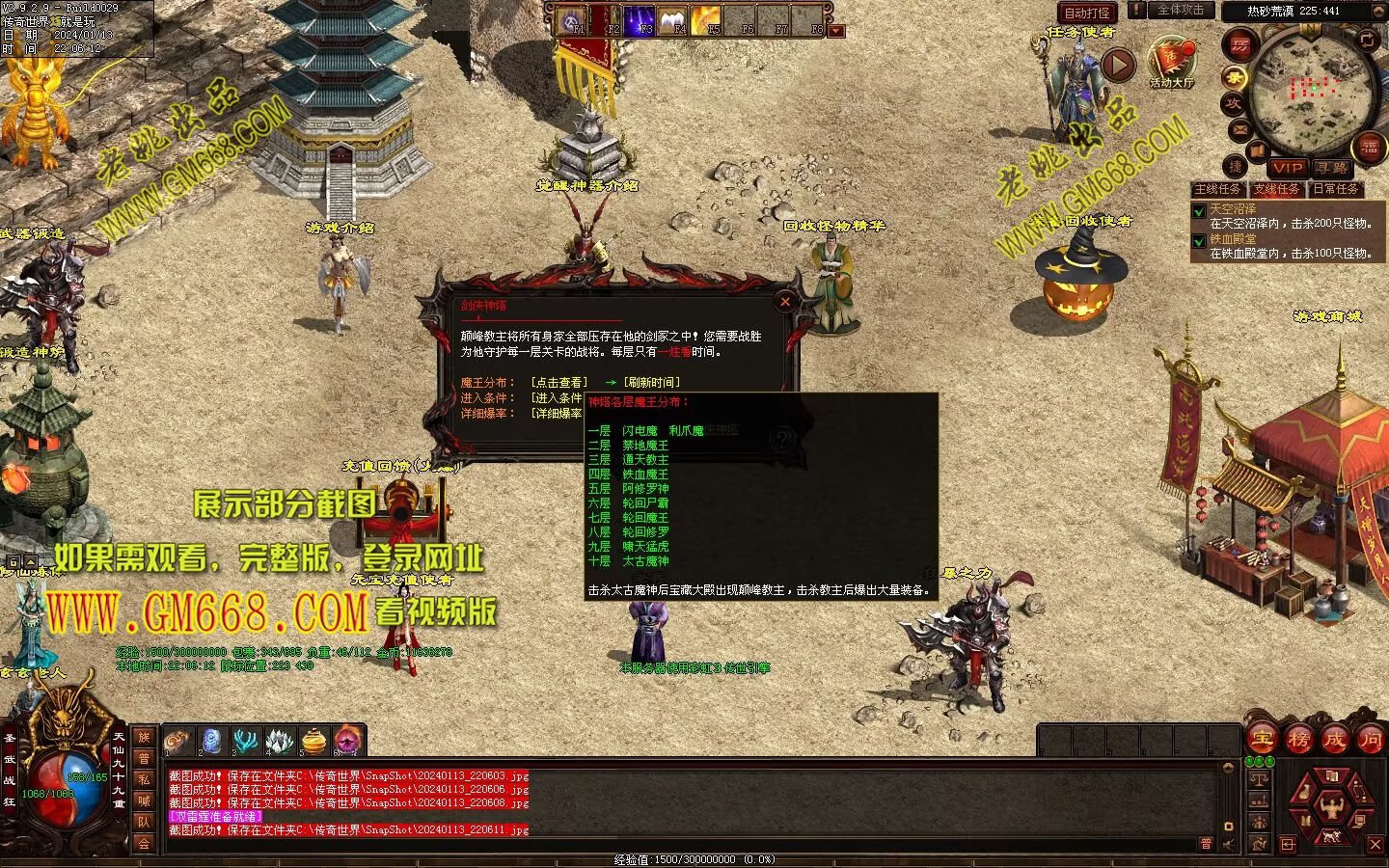The height and width of the screenshot is (868, 1389).
Task: Open the 刷新时间 refresh time link
Action: (x=651, y=383)
